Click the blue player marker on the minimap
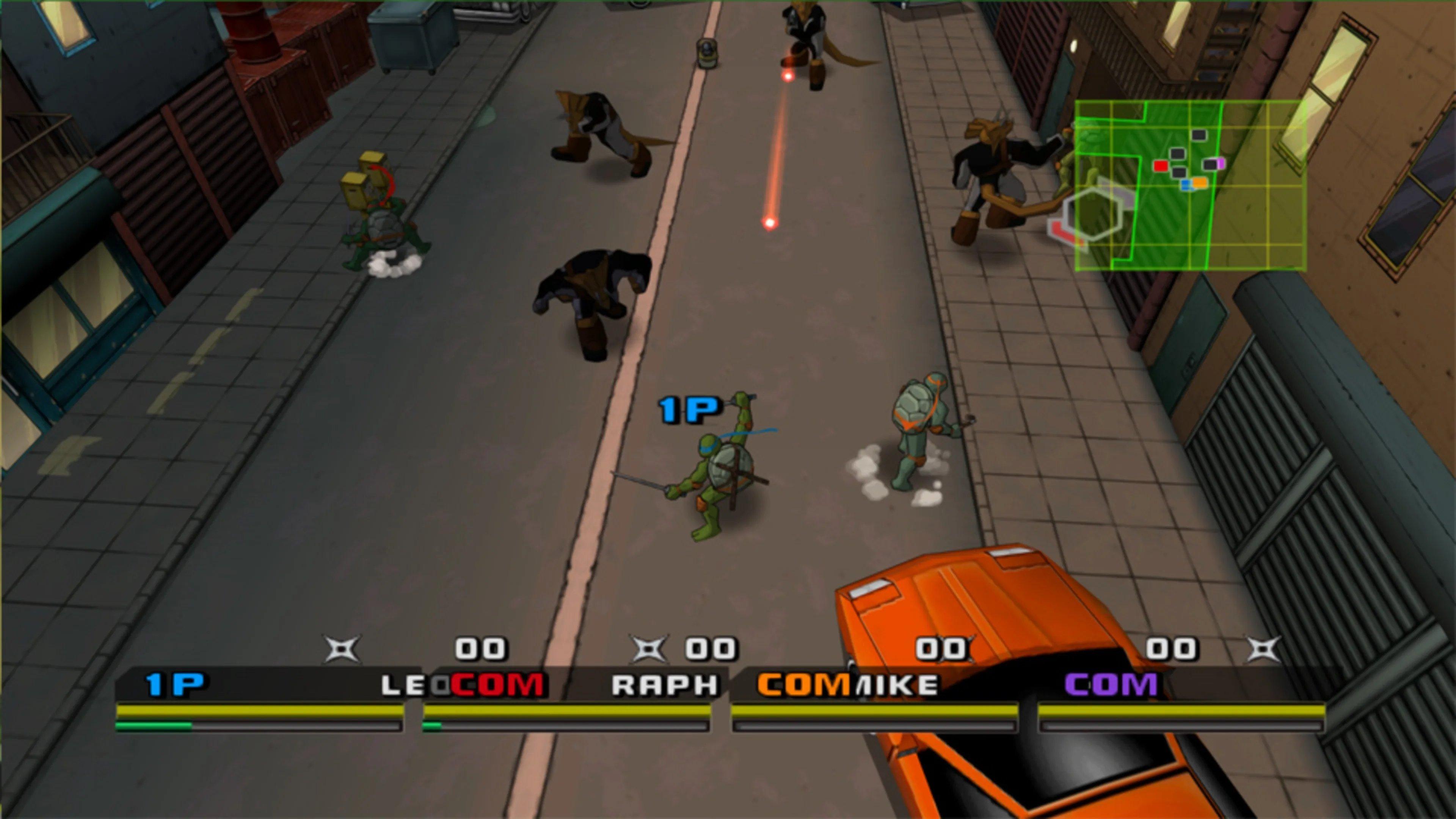Screen dimensions: 1456x819 [x=1186, y=185]
